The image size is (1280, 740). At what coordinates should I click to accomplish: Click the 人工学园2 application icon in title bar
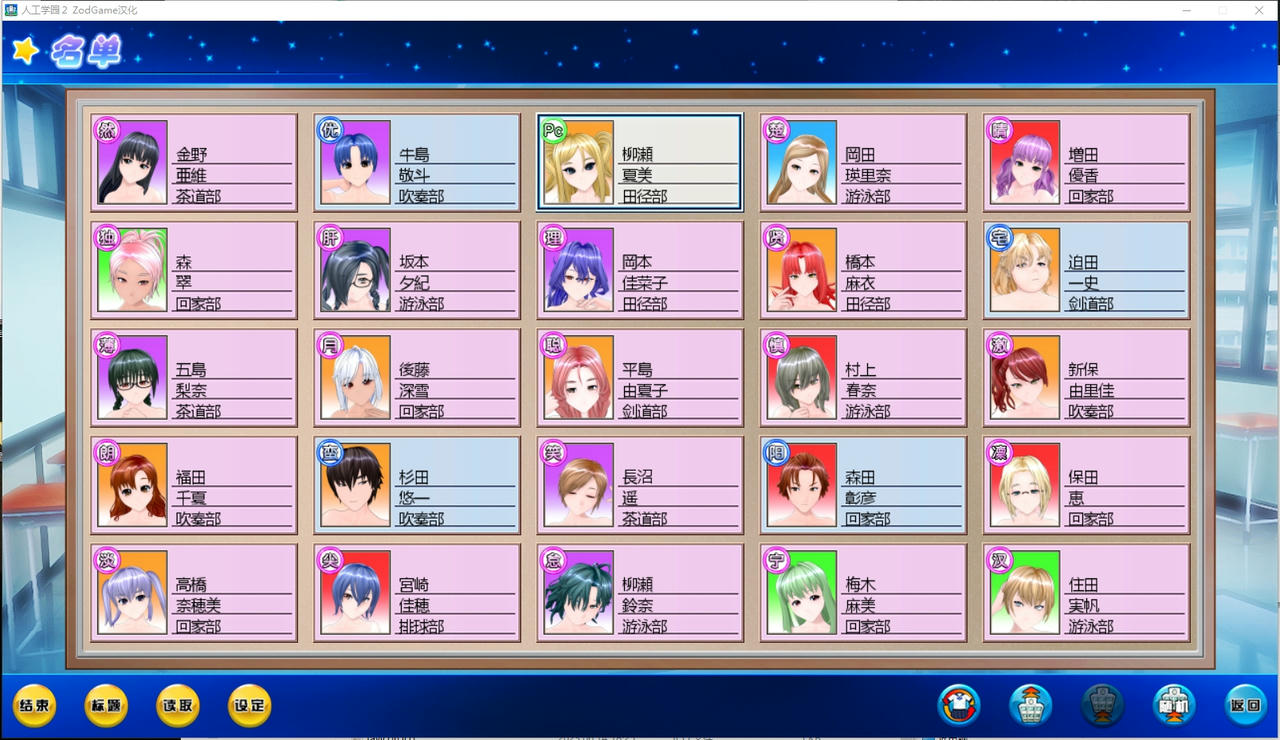tap(10, 10)
